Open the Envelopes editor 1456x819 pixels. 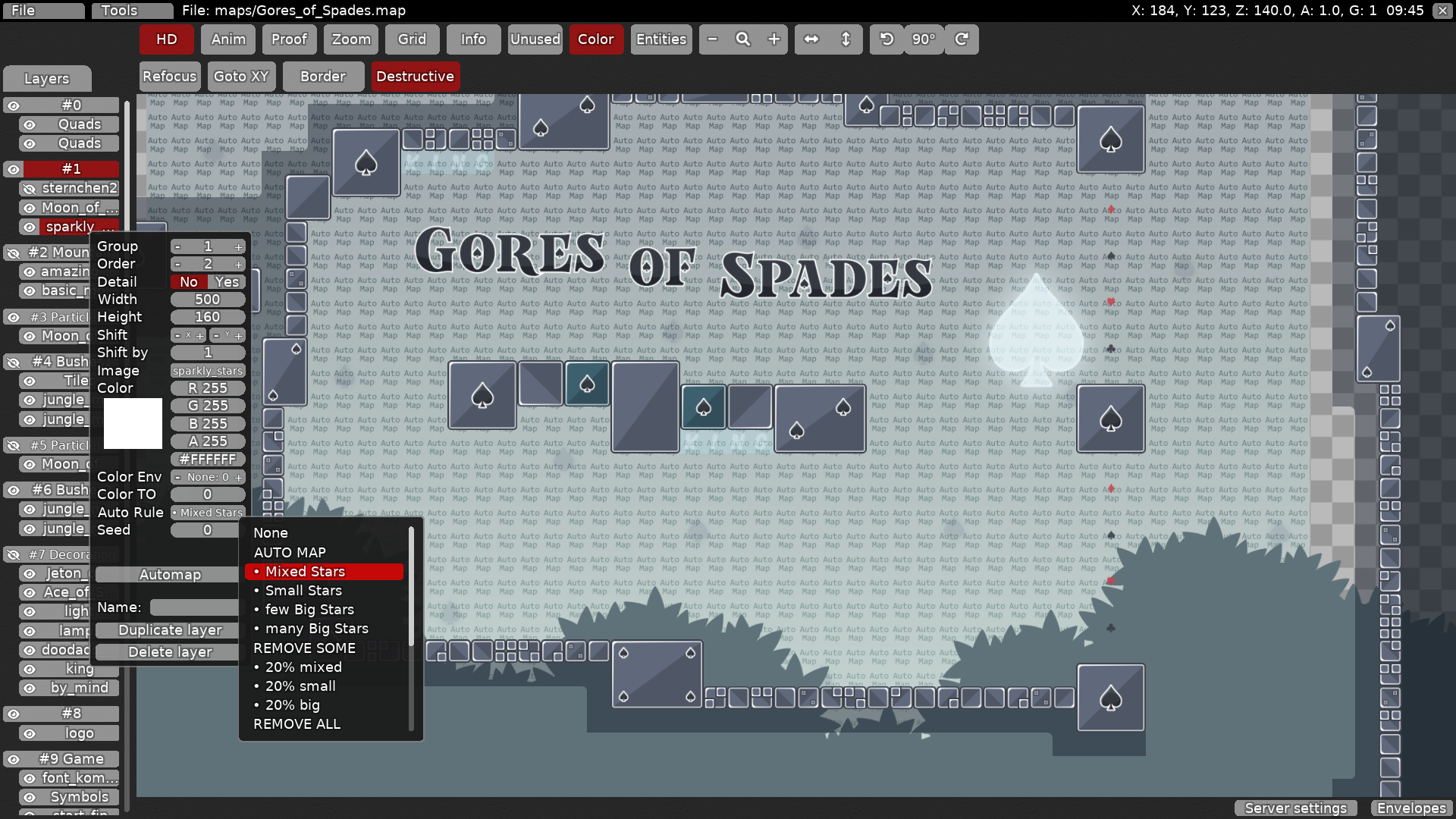point(1410,808)
